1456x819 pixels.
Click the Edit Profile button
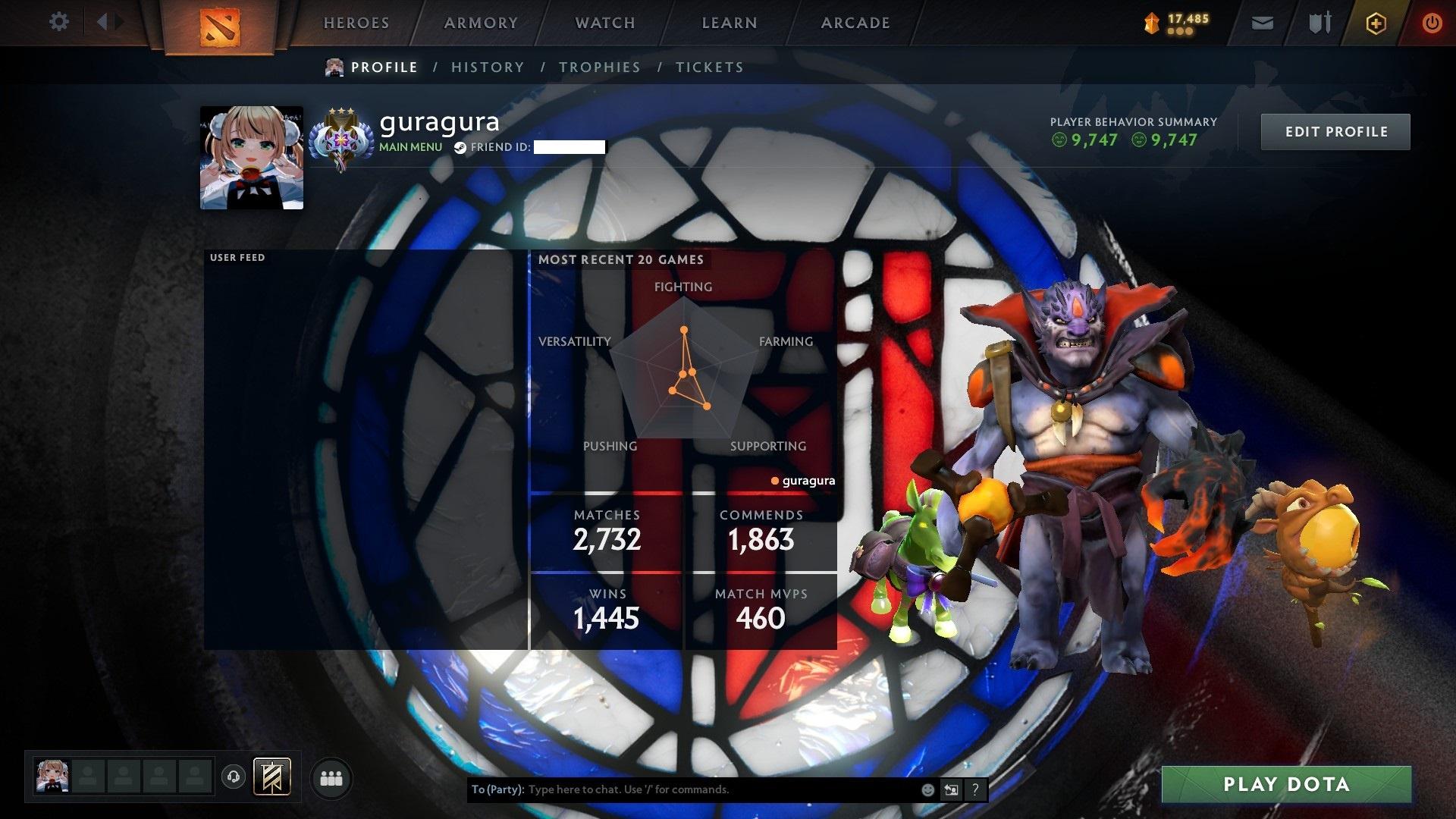tap(1335, 132)
